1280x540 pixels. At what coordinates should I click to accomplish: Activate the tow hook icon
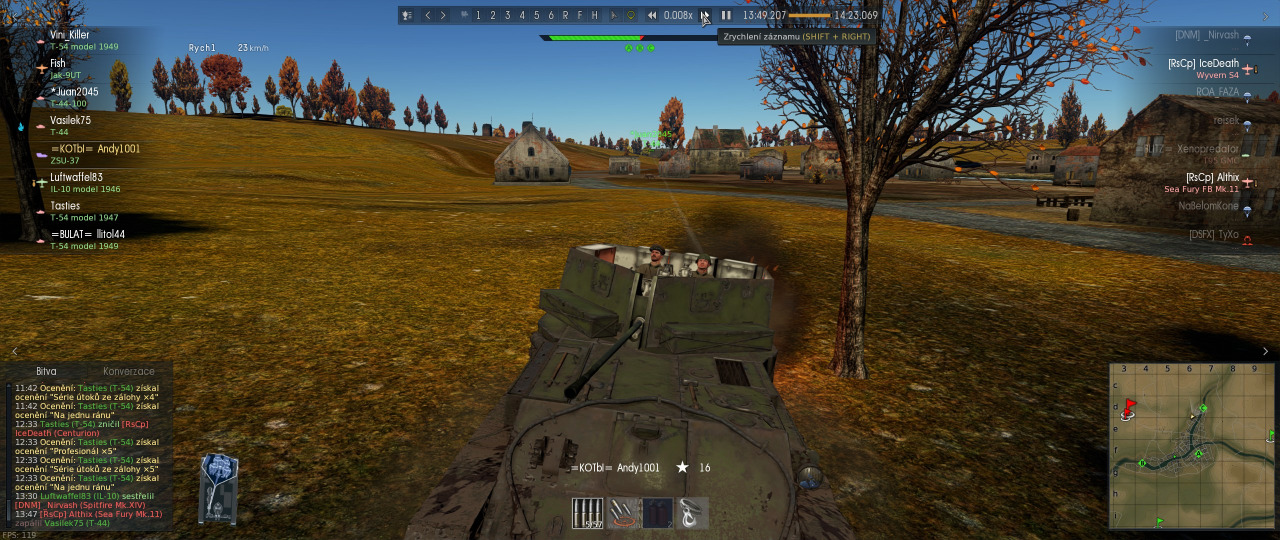click(691, 513)
